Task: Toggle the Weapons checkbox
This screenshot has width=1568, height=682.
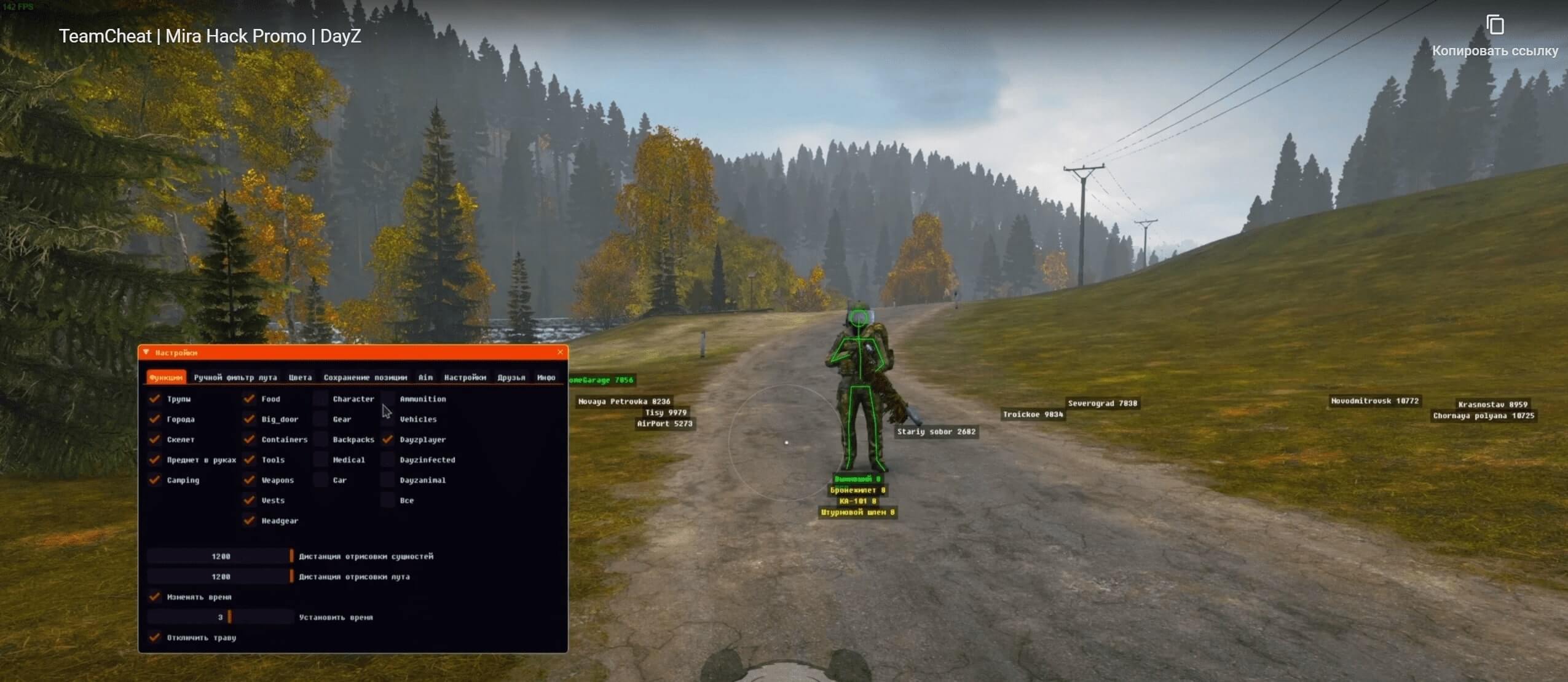Action: [249, 480]
